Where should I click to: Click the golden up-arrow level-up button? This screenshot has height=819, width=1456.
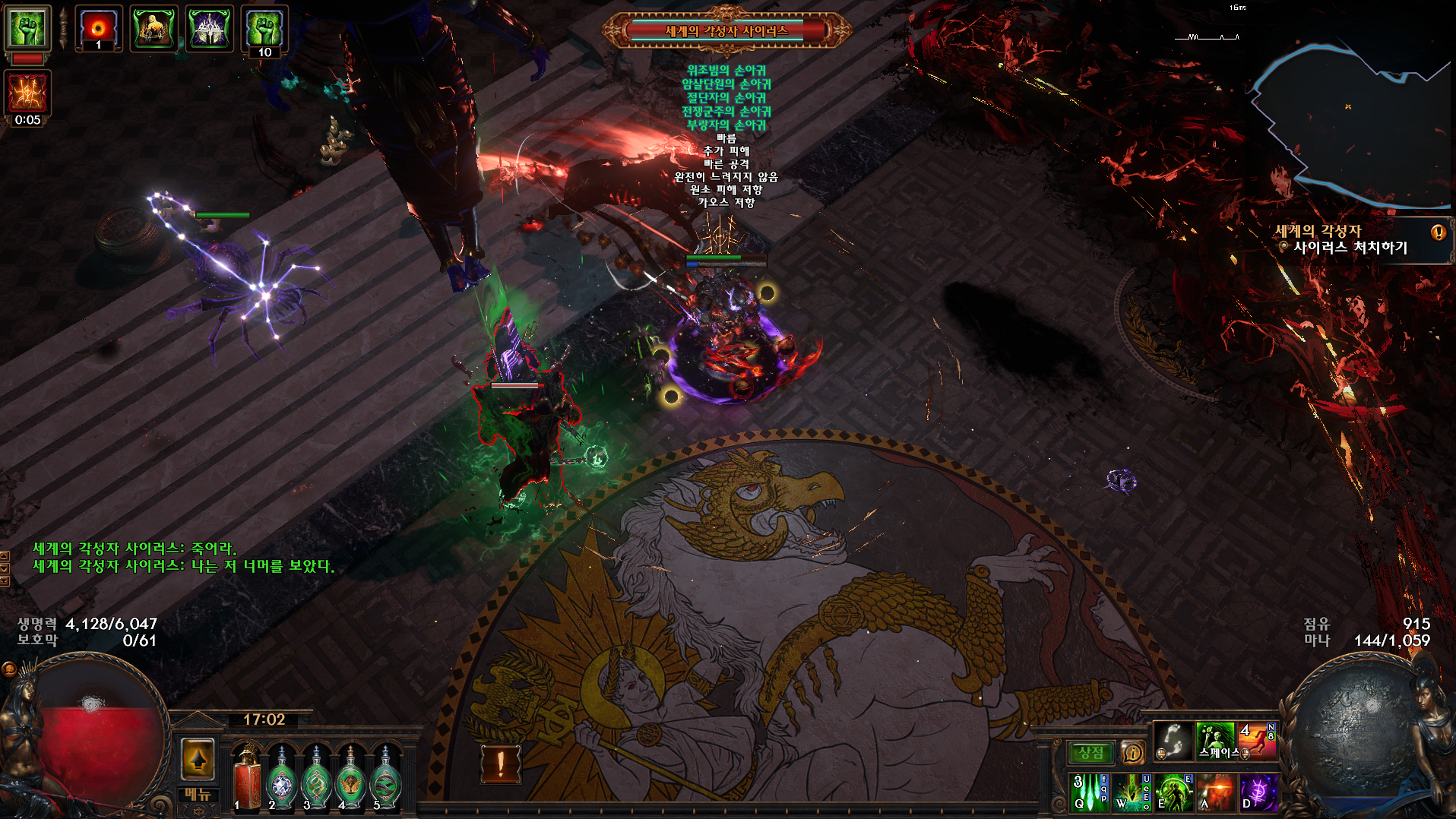198,759
